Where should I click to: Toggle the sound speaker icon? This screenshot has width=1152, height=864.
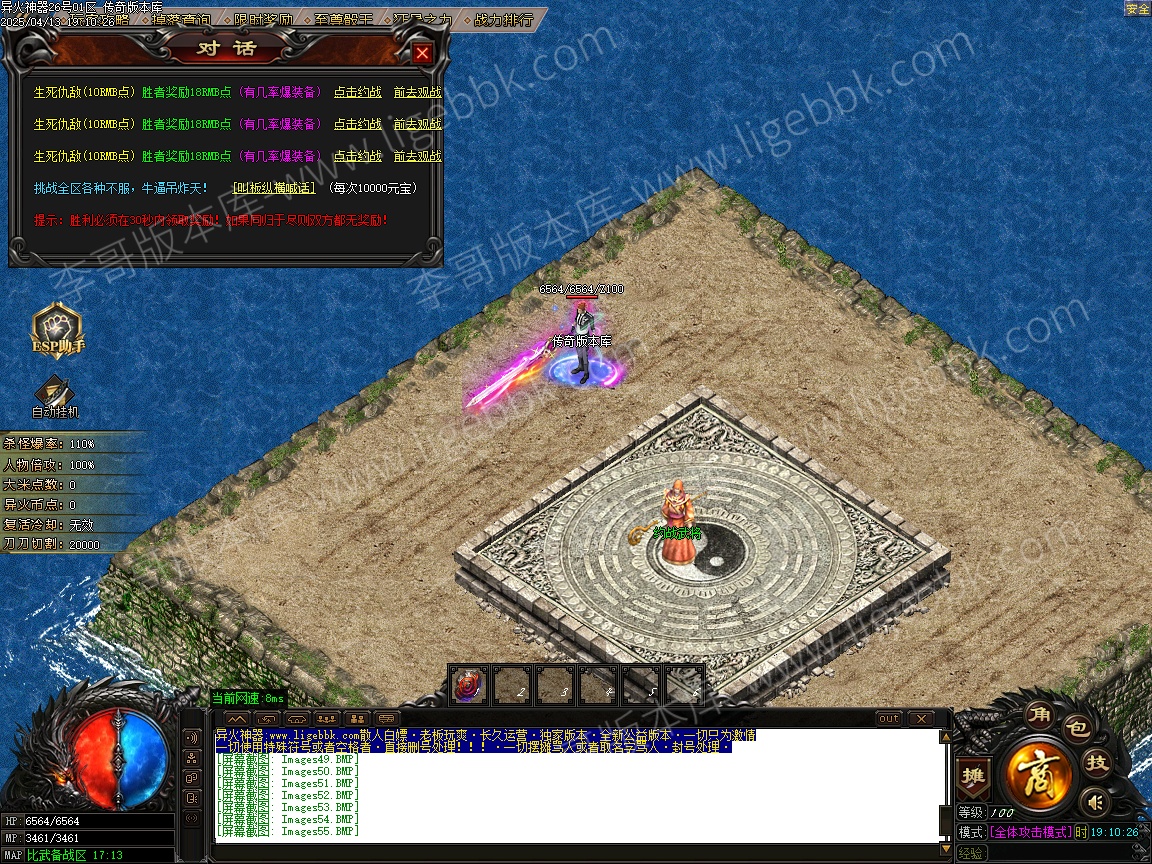pos(1096,801)
